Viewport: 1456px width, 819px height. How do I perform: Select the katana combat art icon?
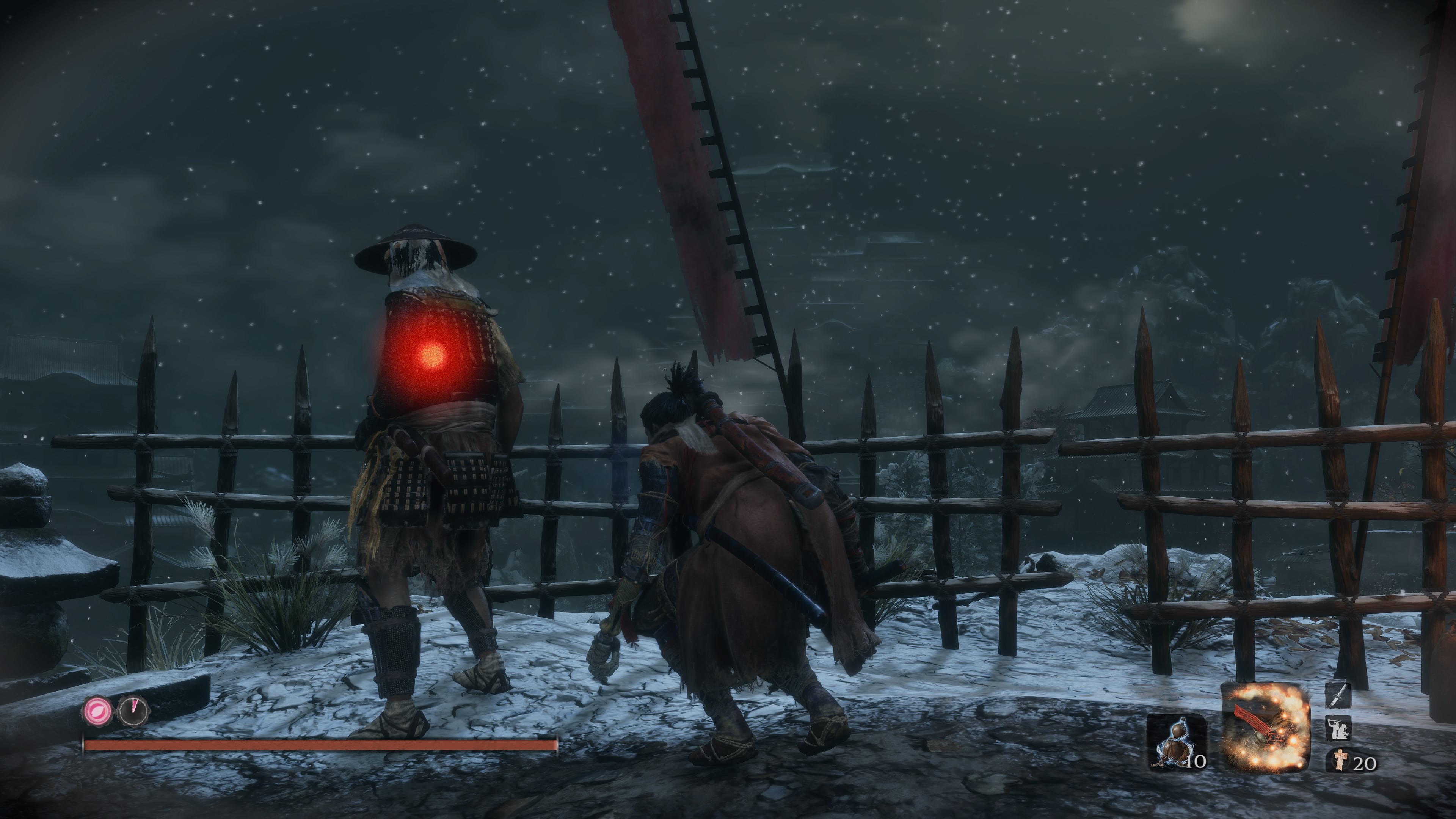pos(1338,695)
